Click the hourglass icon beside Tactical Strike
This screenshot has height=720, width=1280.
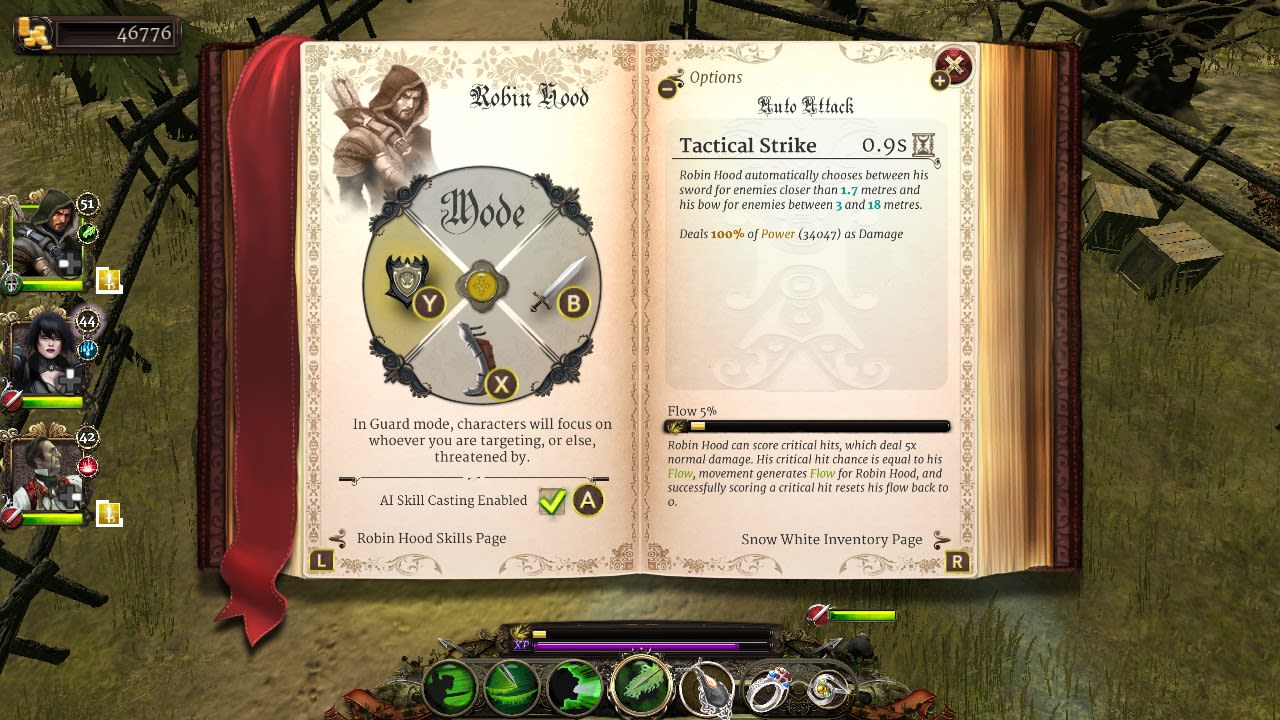925,145
